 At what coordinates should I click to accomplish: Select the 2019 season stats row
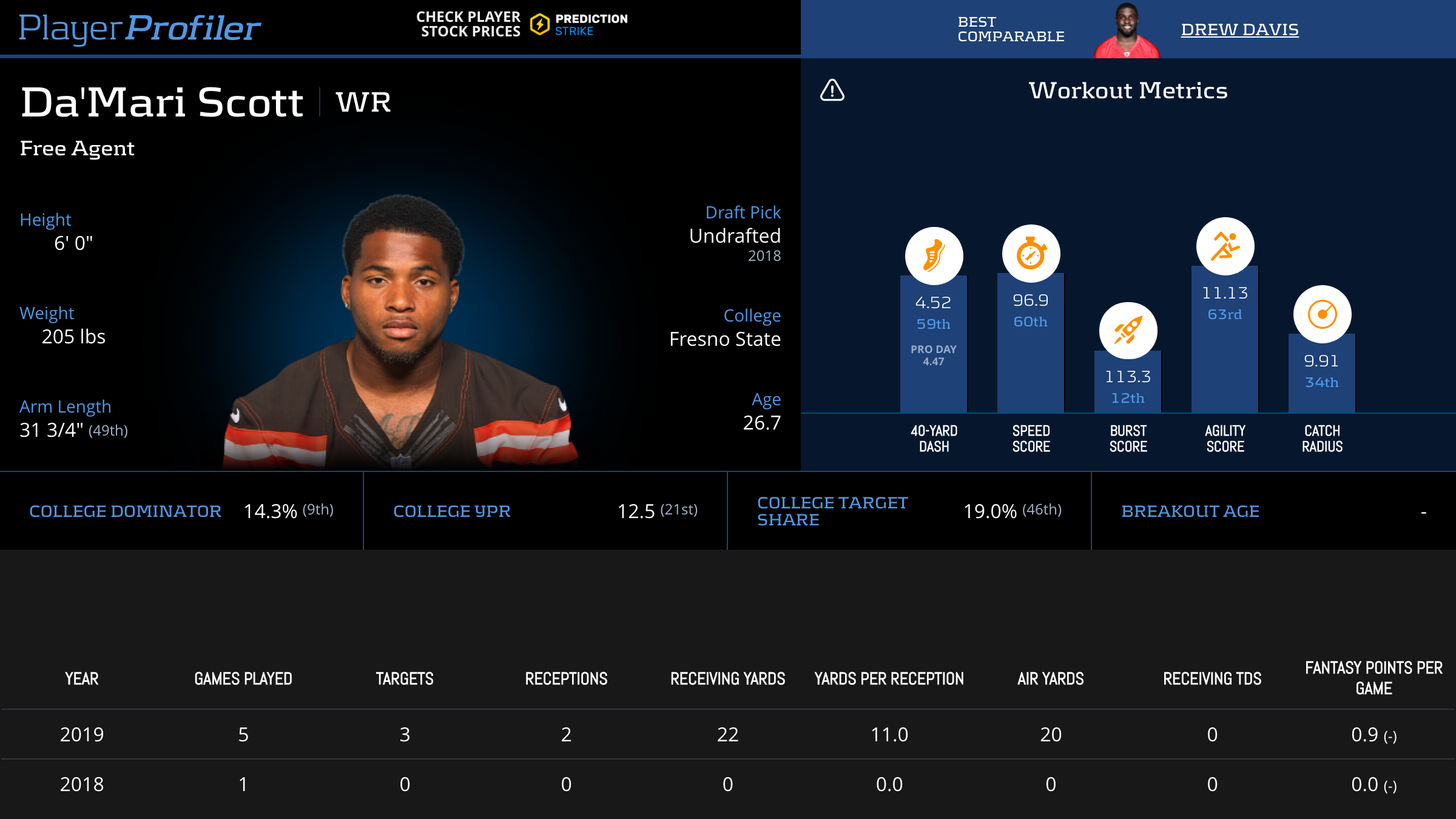click(728, 735)
